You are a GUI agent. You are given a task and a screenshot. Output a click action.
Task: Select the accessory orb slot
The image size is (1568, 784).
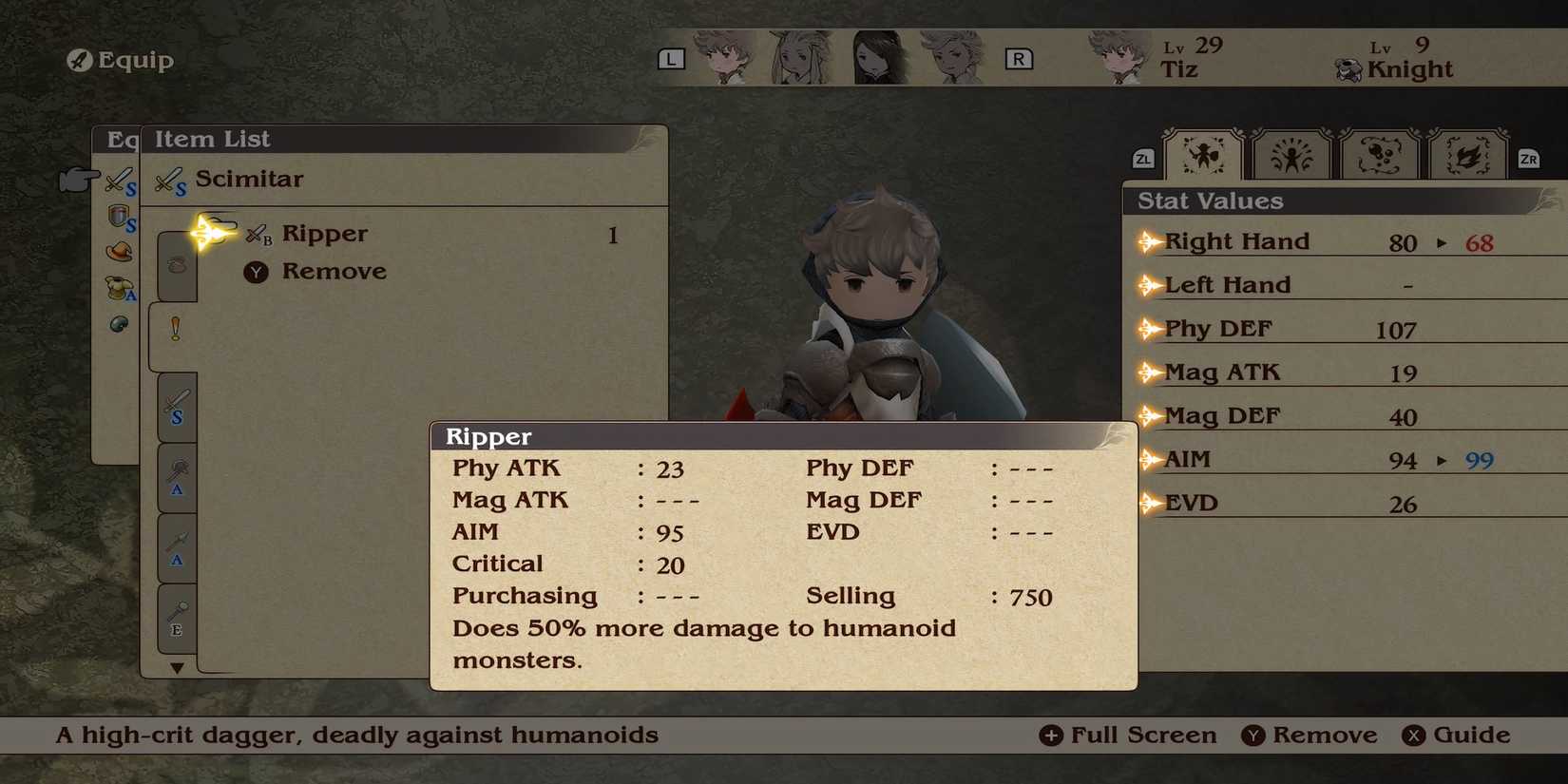116,323
